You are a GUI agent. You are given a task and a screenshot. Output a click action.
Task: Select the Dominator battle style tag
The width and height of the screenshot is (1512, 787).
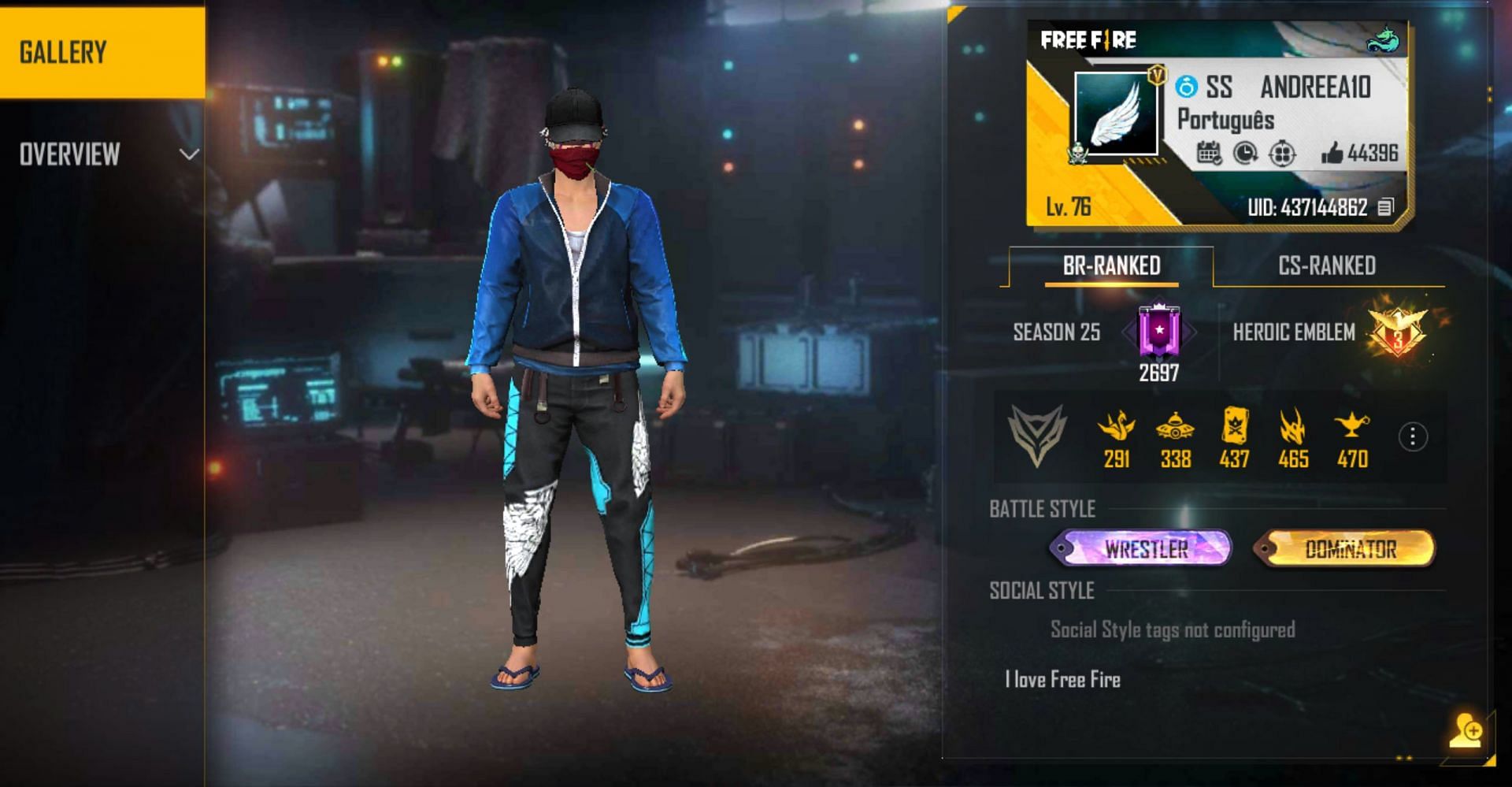pos(1345,548)
